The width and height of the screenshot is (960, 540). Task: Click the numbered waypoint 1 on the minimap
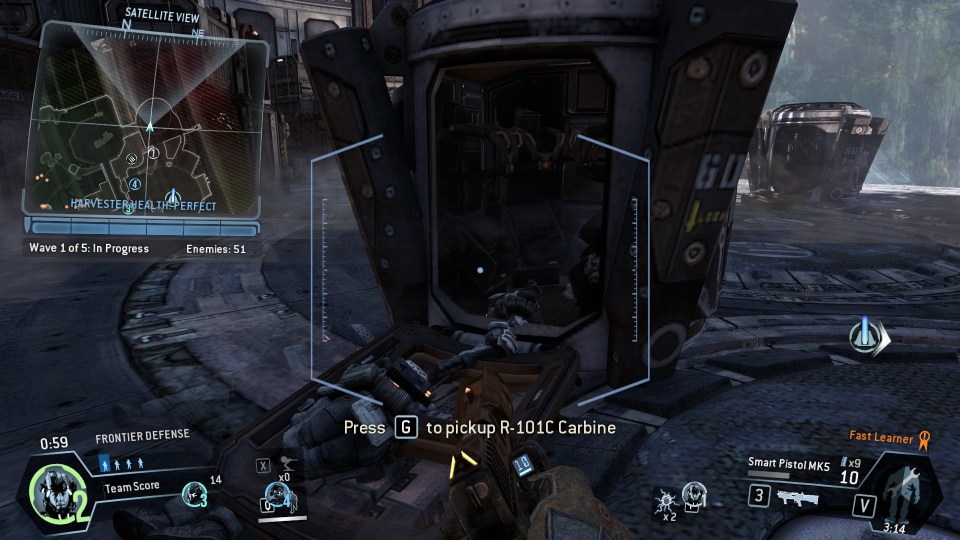(x=153, y=153)
